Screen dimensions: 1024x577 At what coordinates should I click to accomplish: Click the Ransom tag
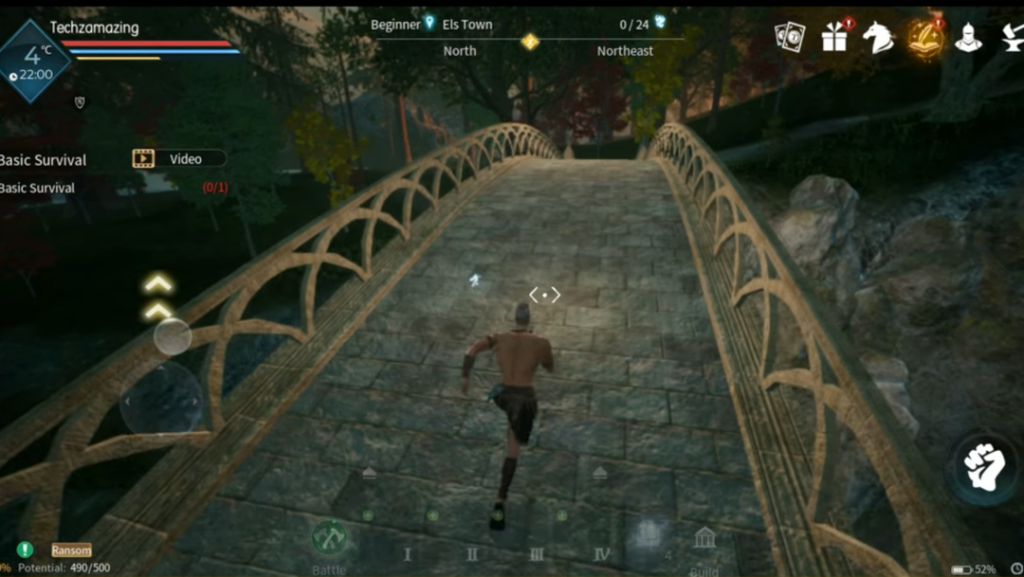click(72, 550)
